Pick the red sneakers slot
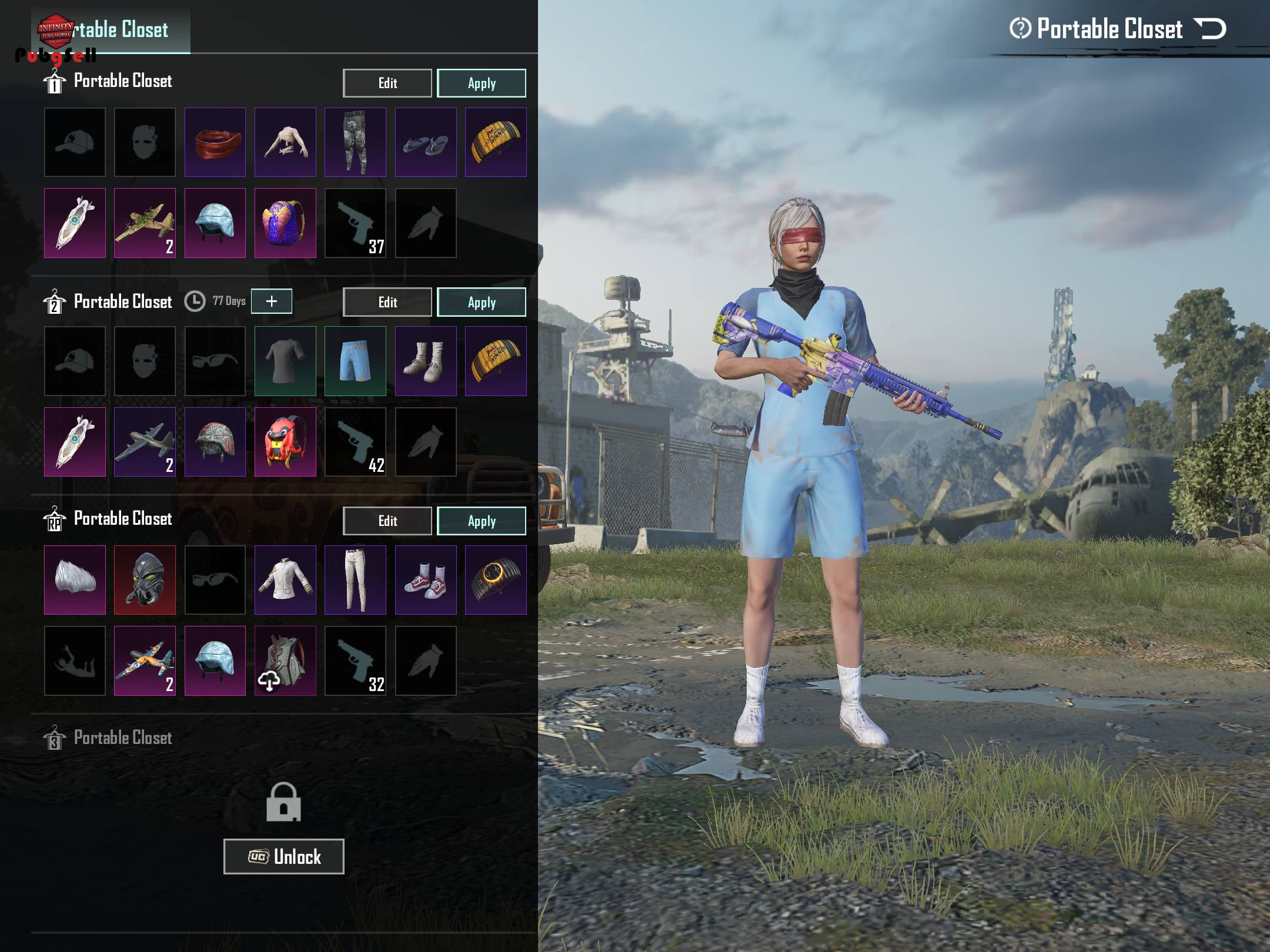The height and width of the screenshot is (952, 1270). [x=426, y=580]
